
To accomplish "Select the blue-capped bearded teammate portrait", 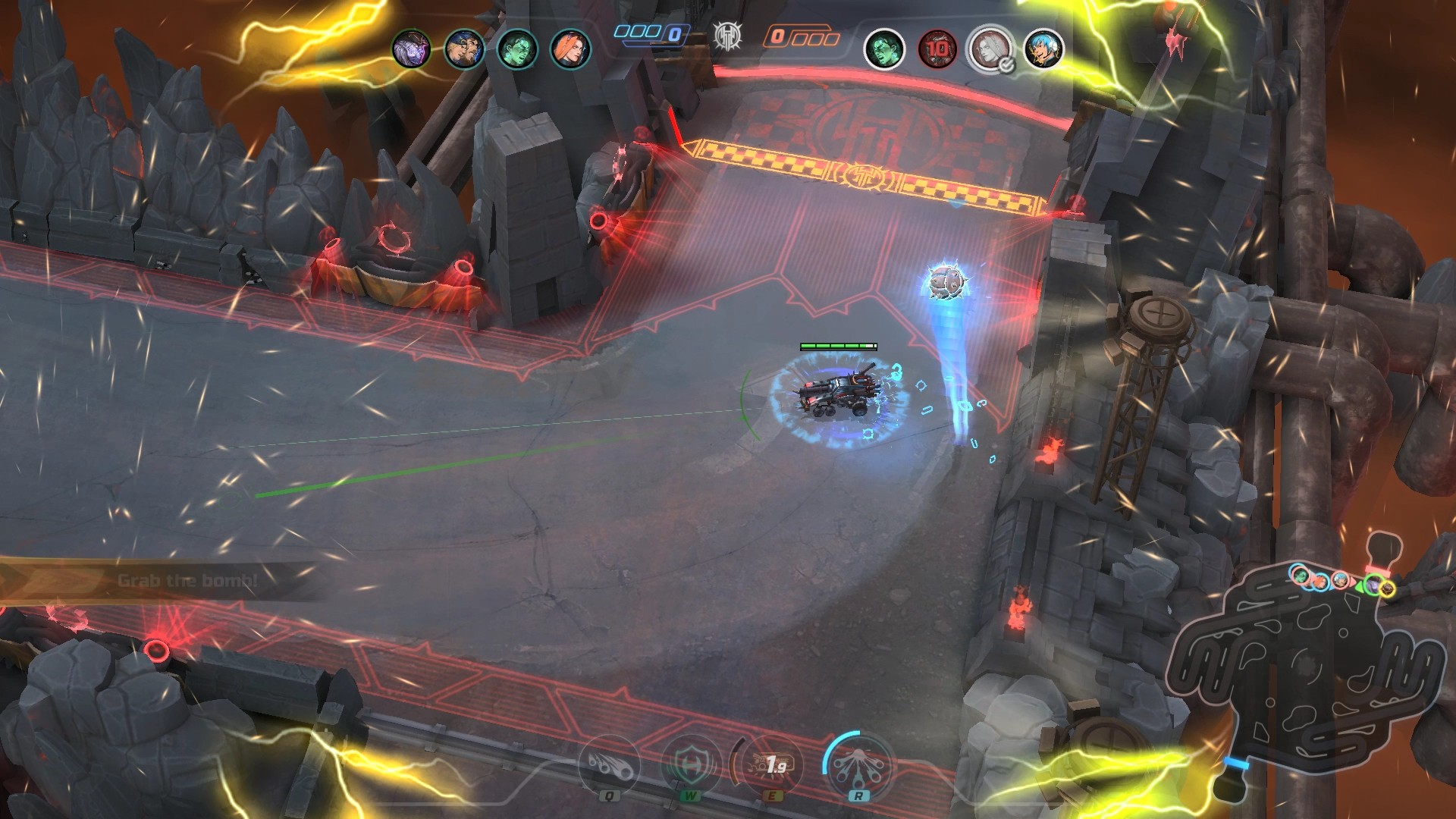I will (464, 49).
